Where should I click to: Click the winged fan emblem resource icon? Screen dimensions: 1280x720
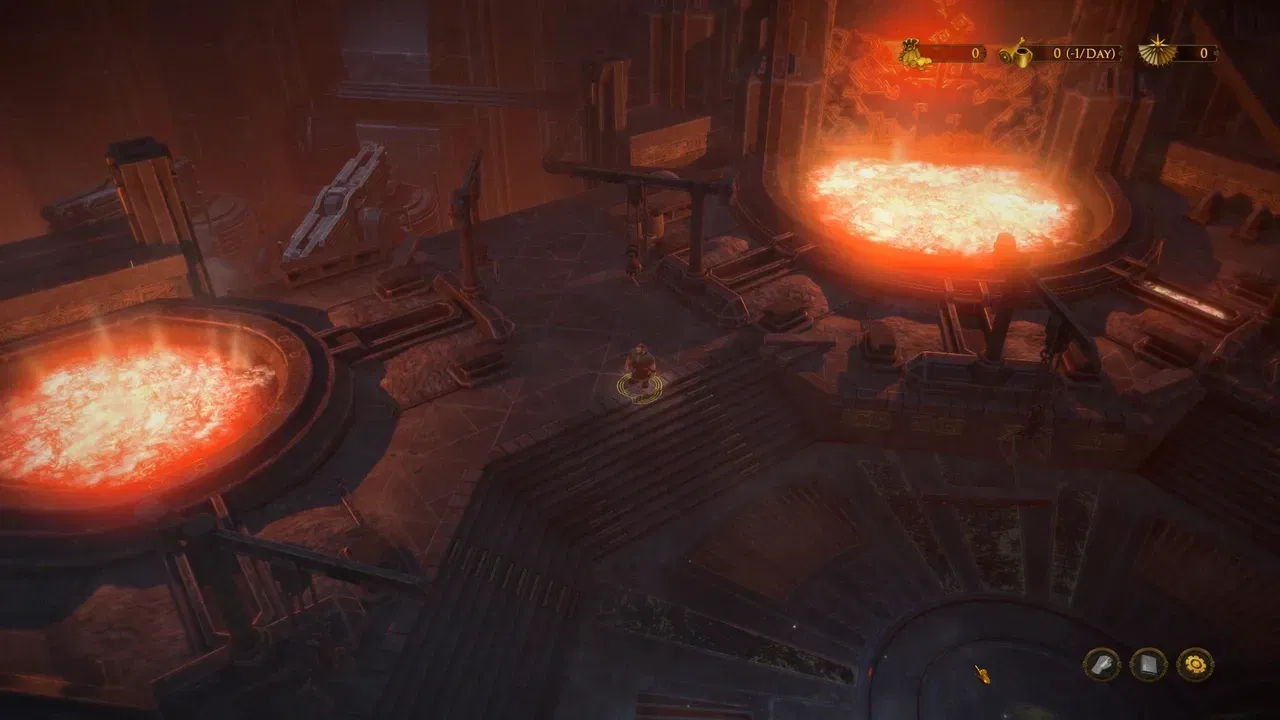point(1157,52)
